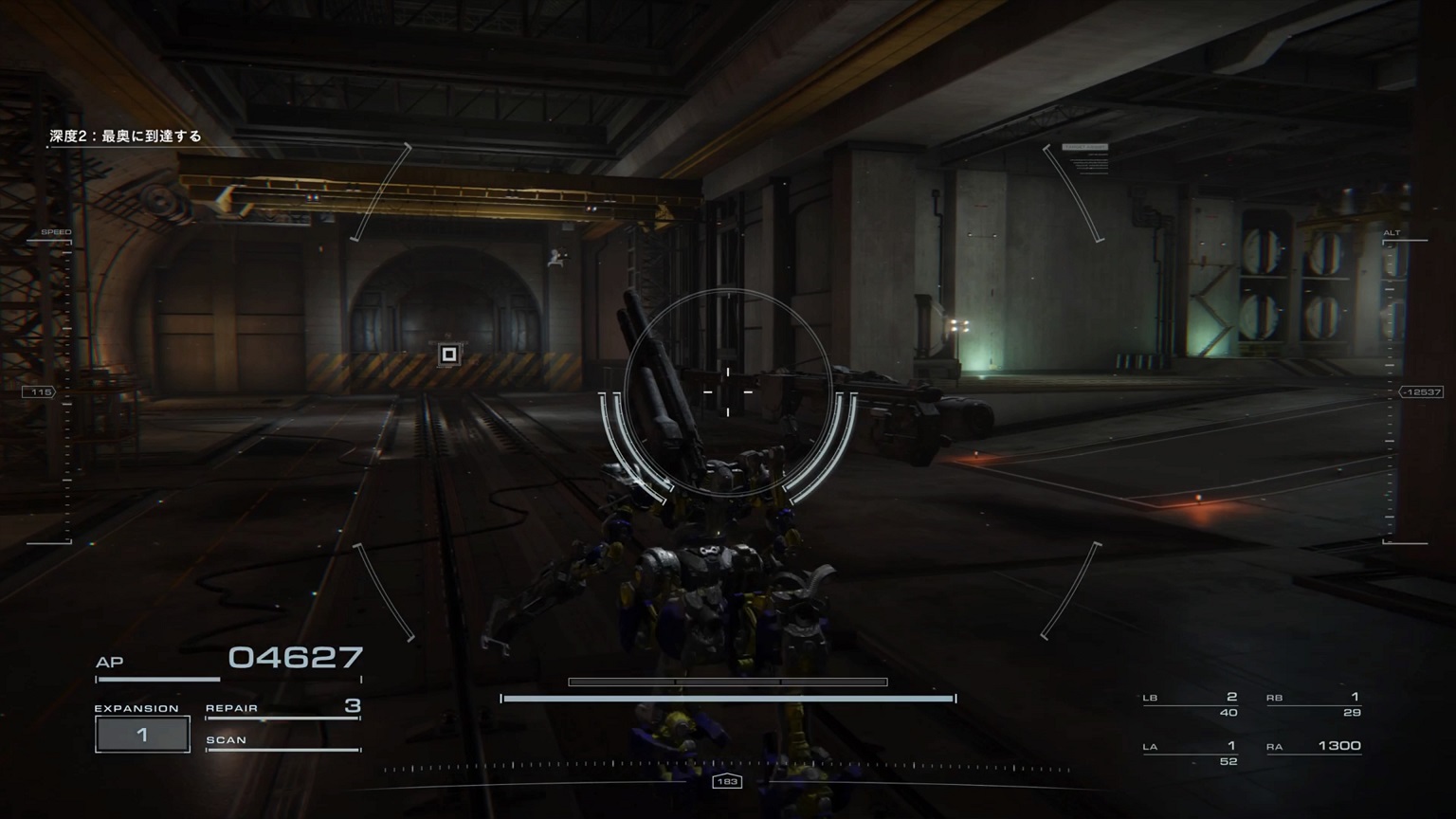Trigger the Scan entry
Screen dimensions: 1456x819
[x=282, y=741]
